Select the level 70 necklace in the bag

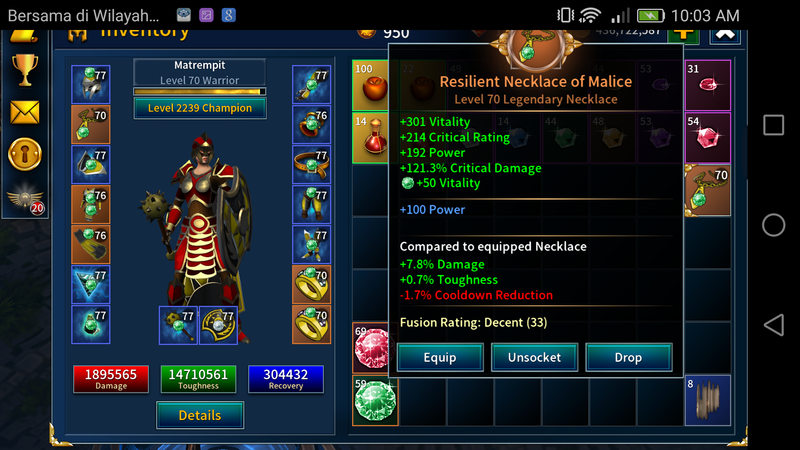707,191
